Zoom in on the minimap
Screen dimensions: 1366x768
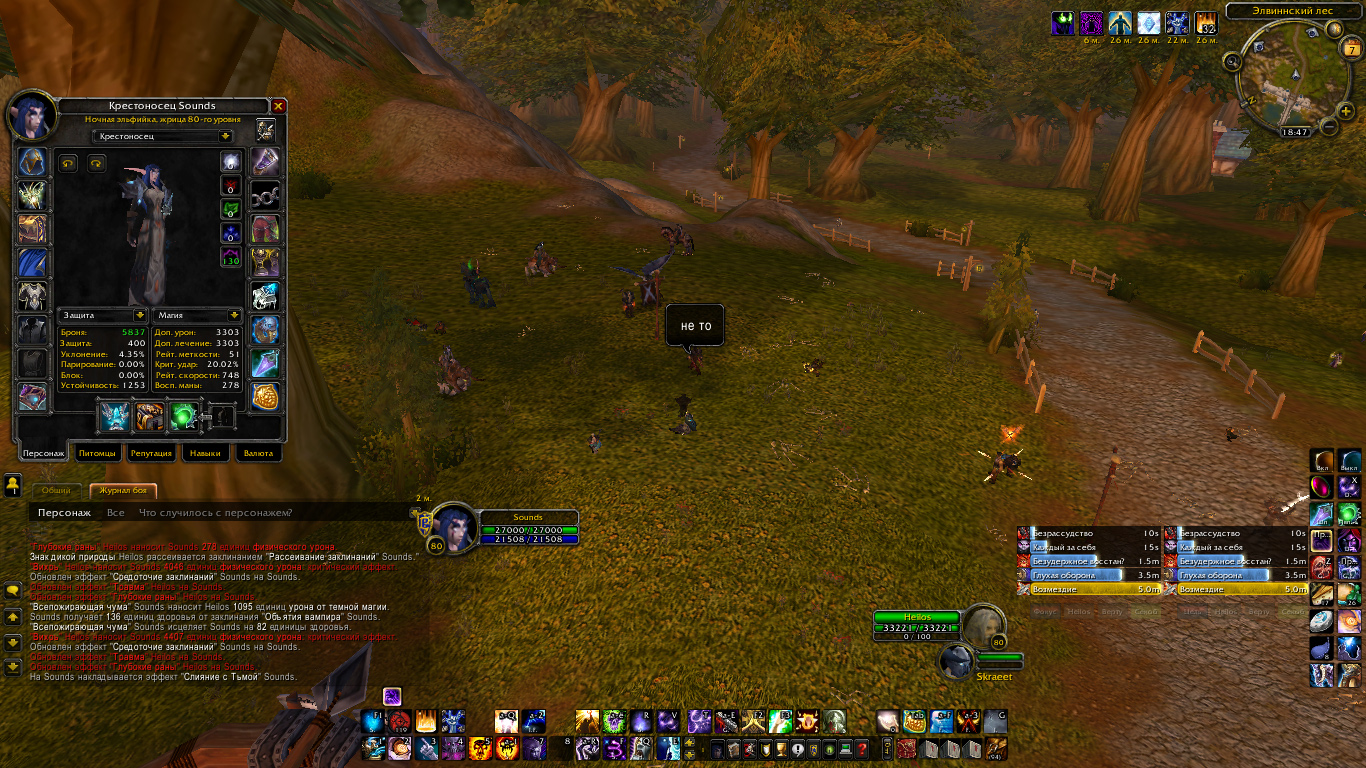coord(1345,110)
